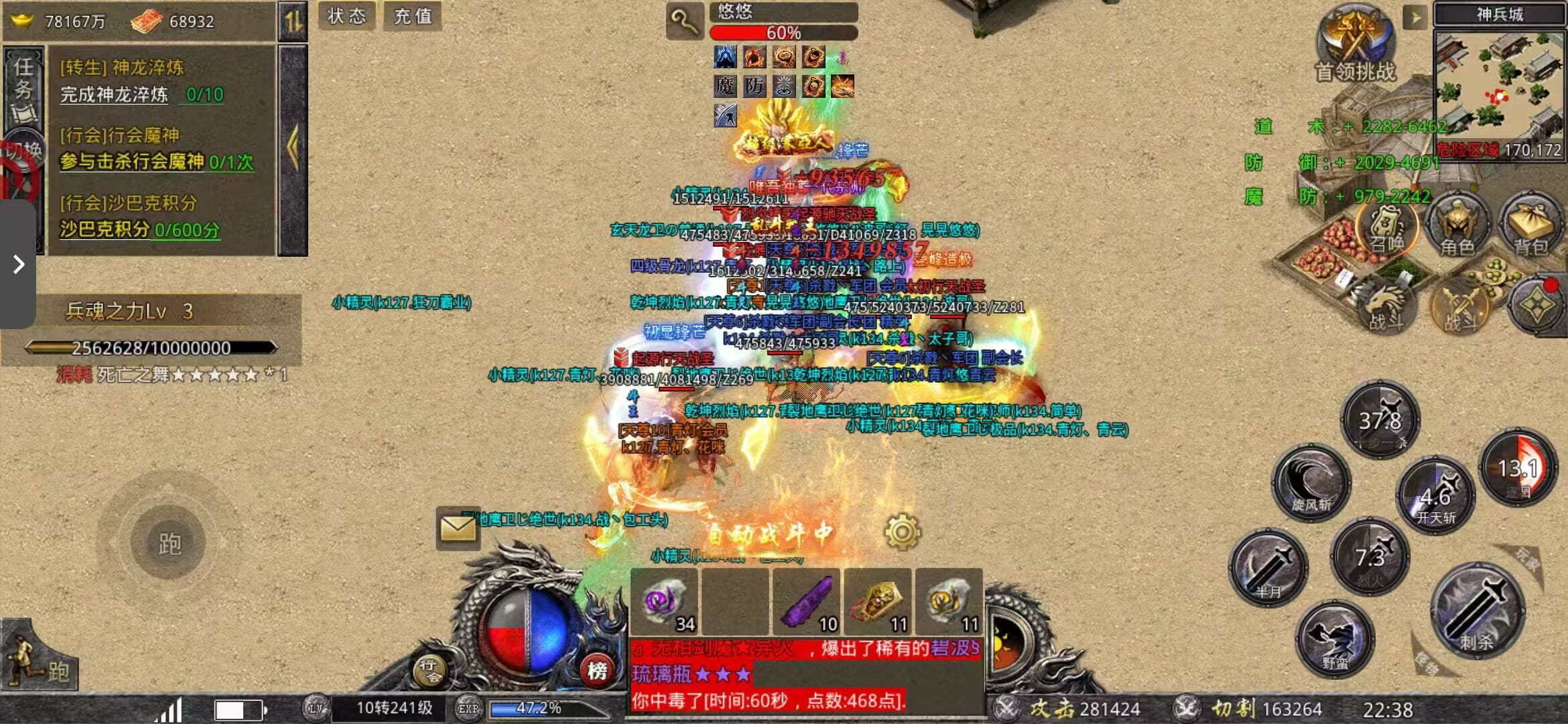
Task: Expand the side panel arrow tab
Action: point(18,264)
